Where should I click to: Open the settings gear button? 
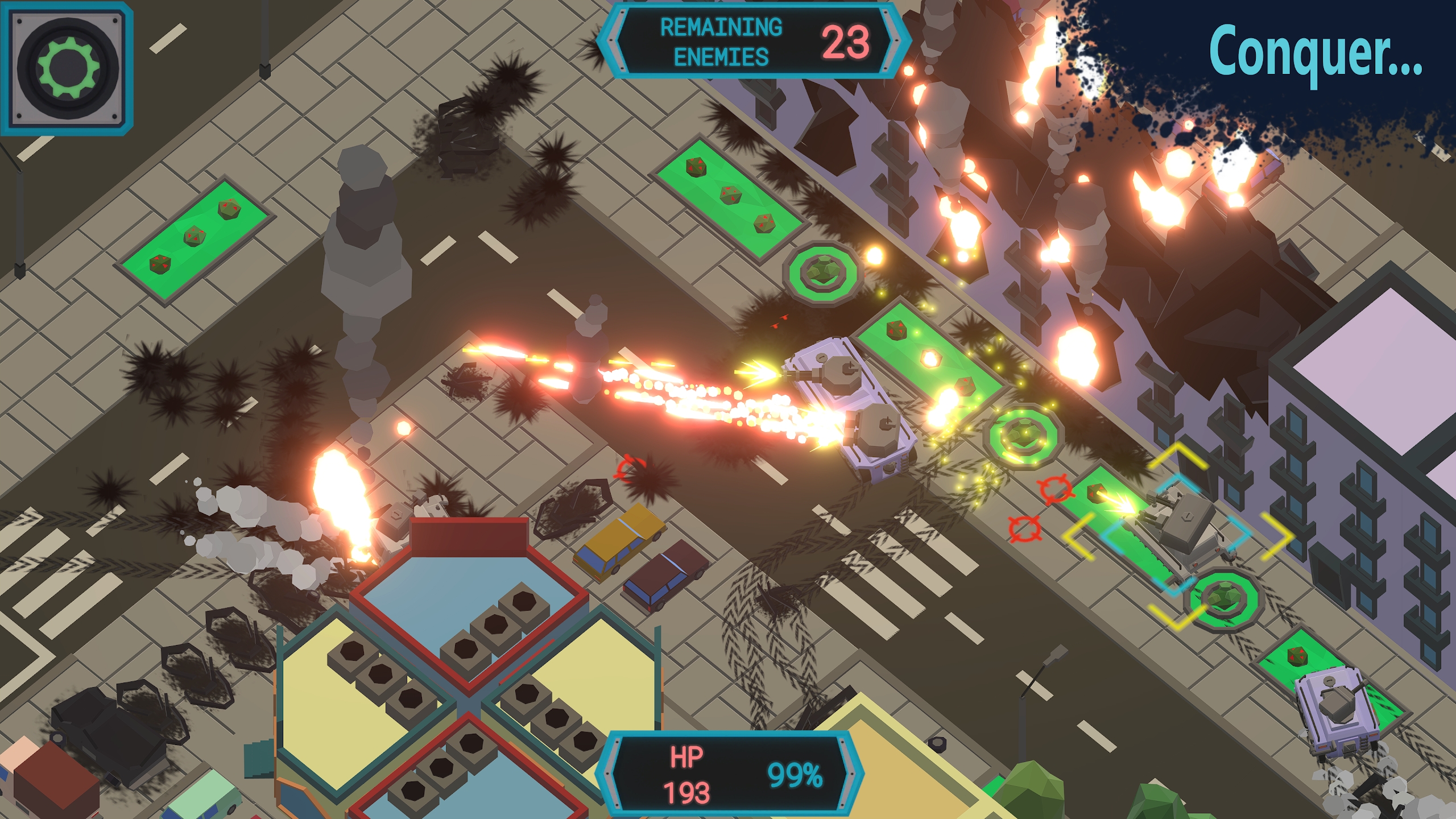(x=67, y=68)
